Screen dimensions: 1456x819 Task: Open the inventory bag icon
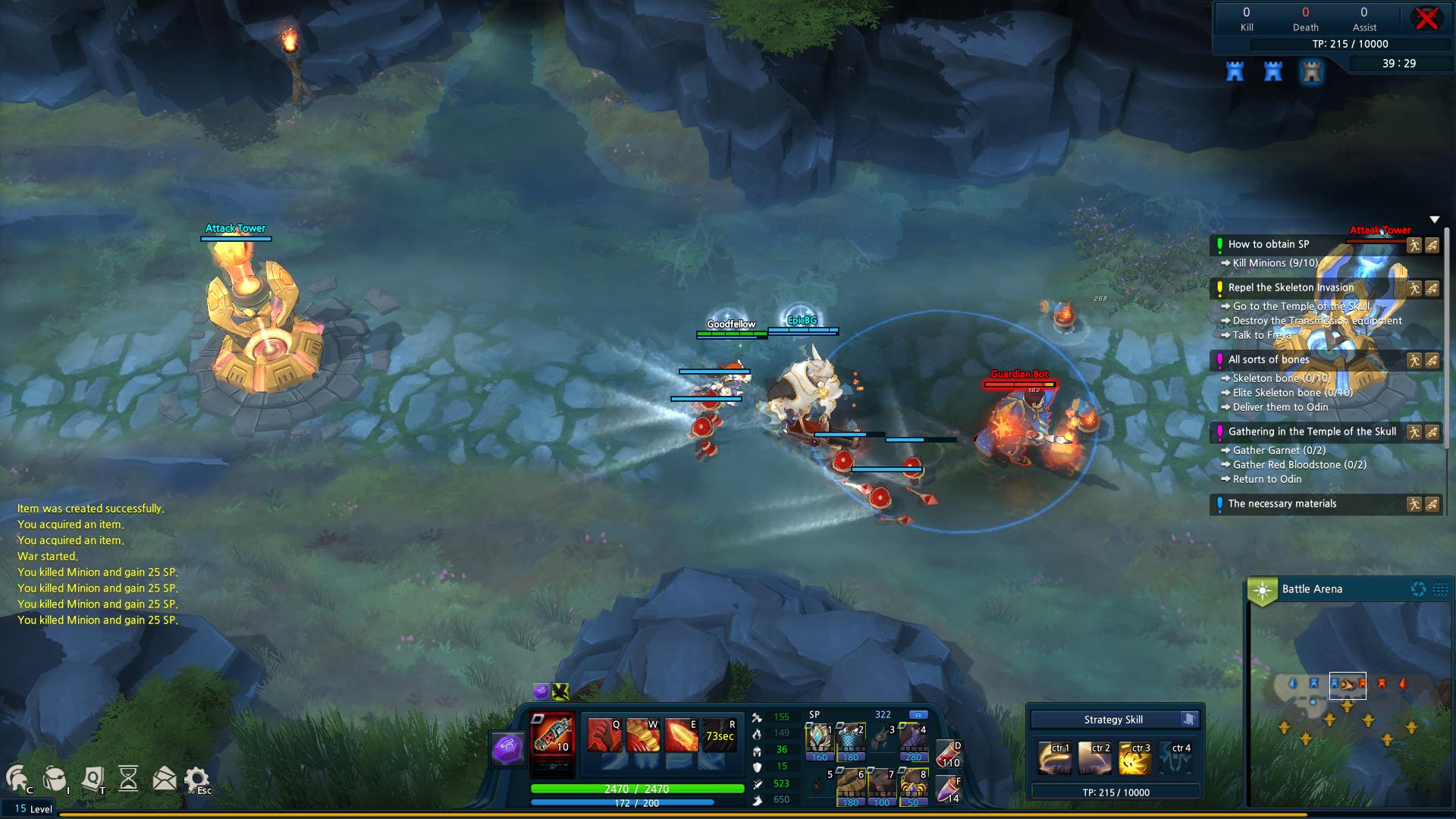(x=54, y=779)
